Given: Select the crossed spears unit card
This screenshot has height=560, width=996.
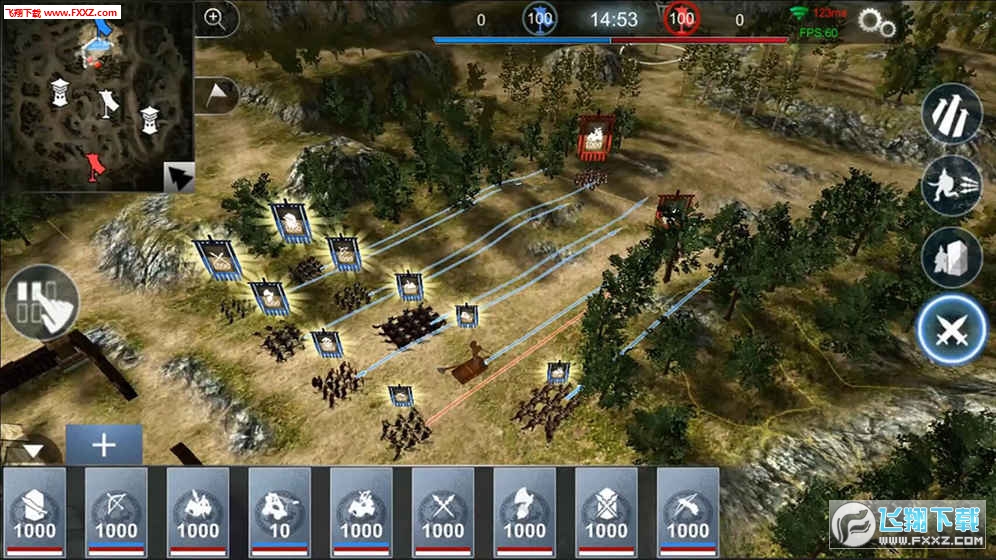Looking at the screenshot, I should [443, 512].
